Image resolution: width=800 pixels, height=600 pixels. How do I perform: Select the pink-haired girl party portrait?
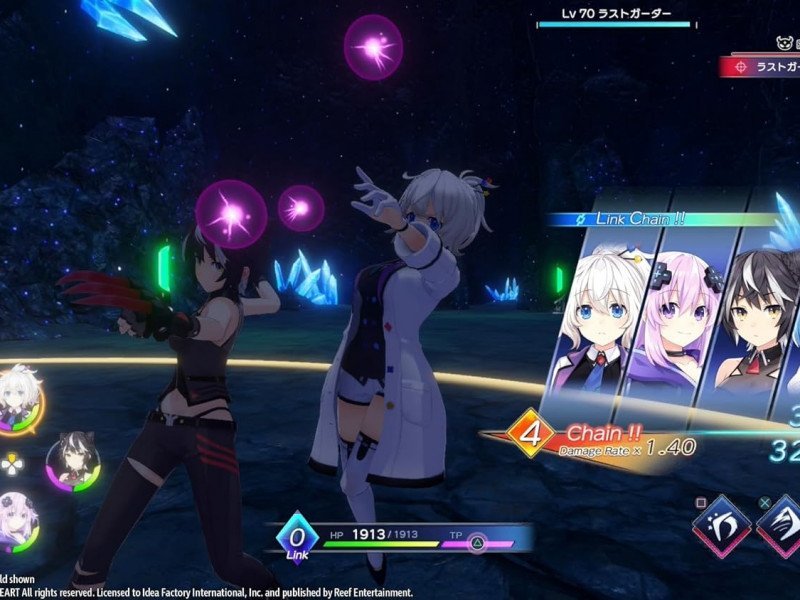(18, 521)
